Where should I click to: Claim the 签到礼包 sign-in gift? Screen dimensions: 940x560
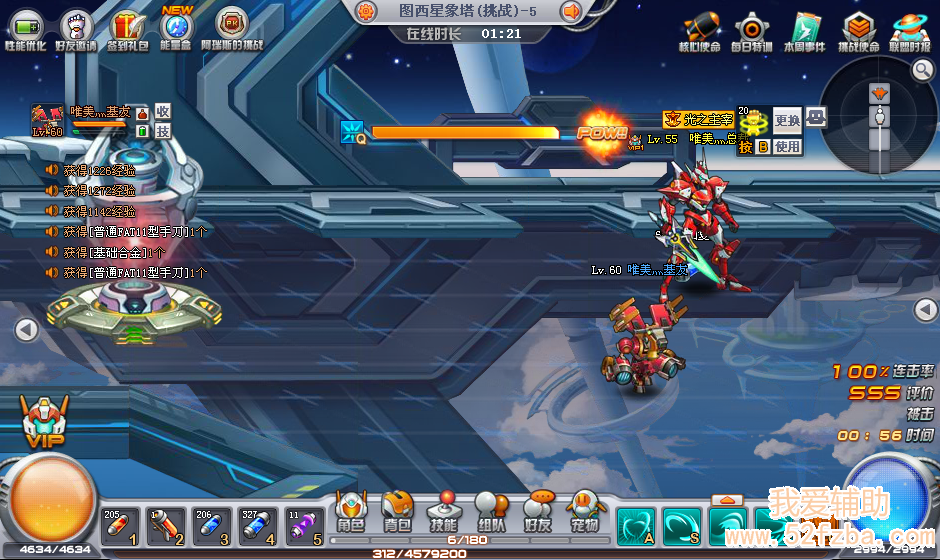128,25
